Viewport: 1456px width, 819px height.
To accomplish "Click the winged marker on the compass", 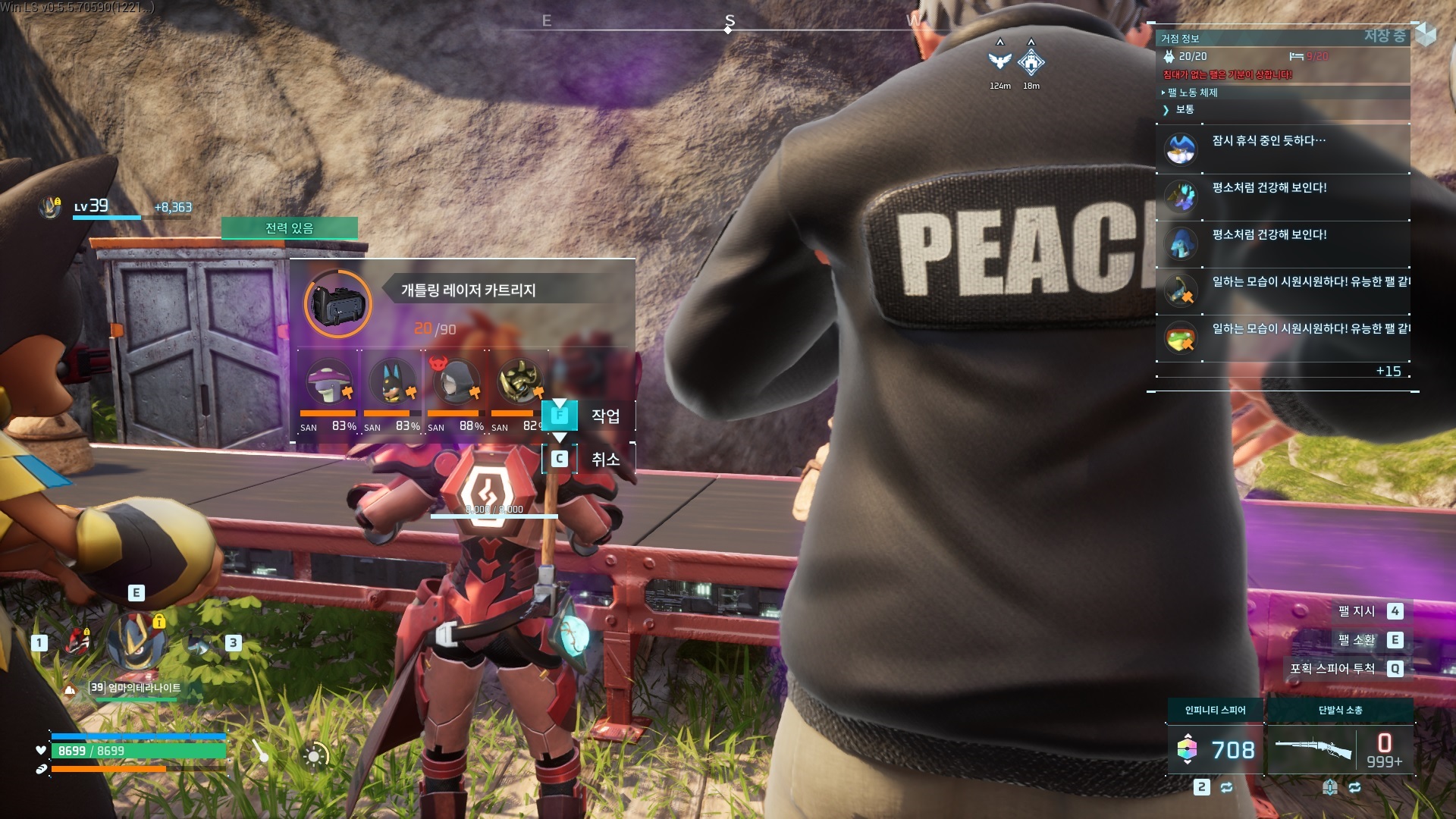I will [1000, 61].
